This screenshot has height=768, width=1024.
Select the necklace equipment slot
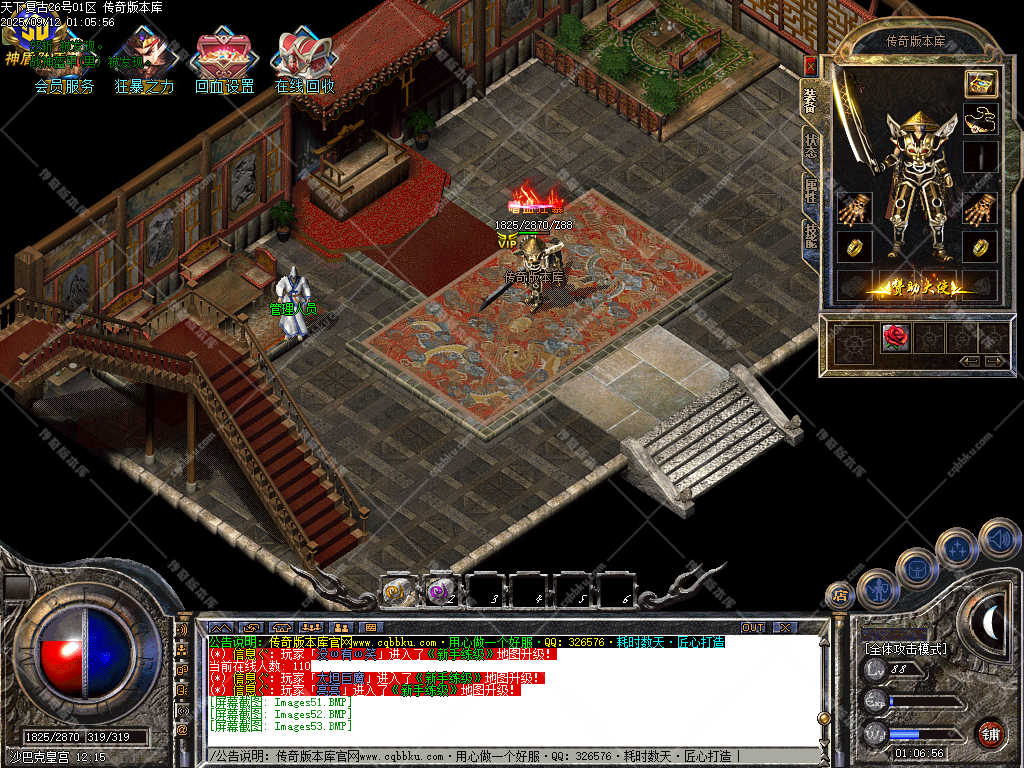coord(981,120)
